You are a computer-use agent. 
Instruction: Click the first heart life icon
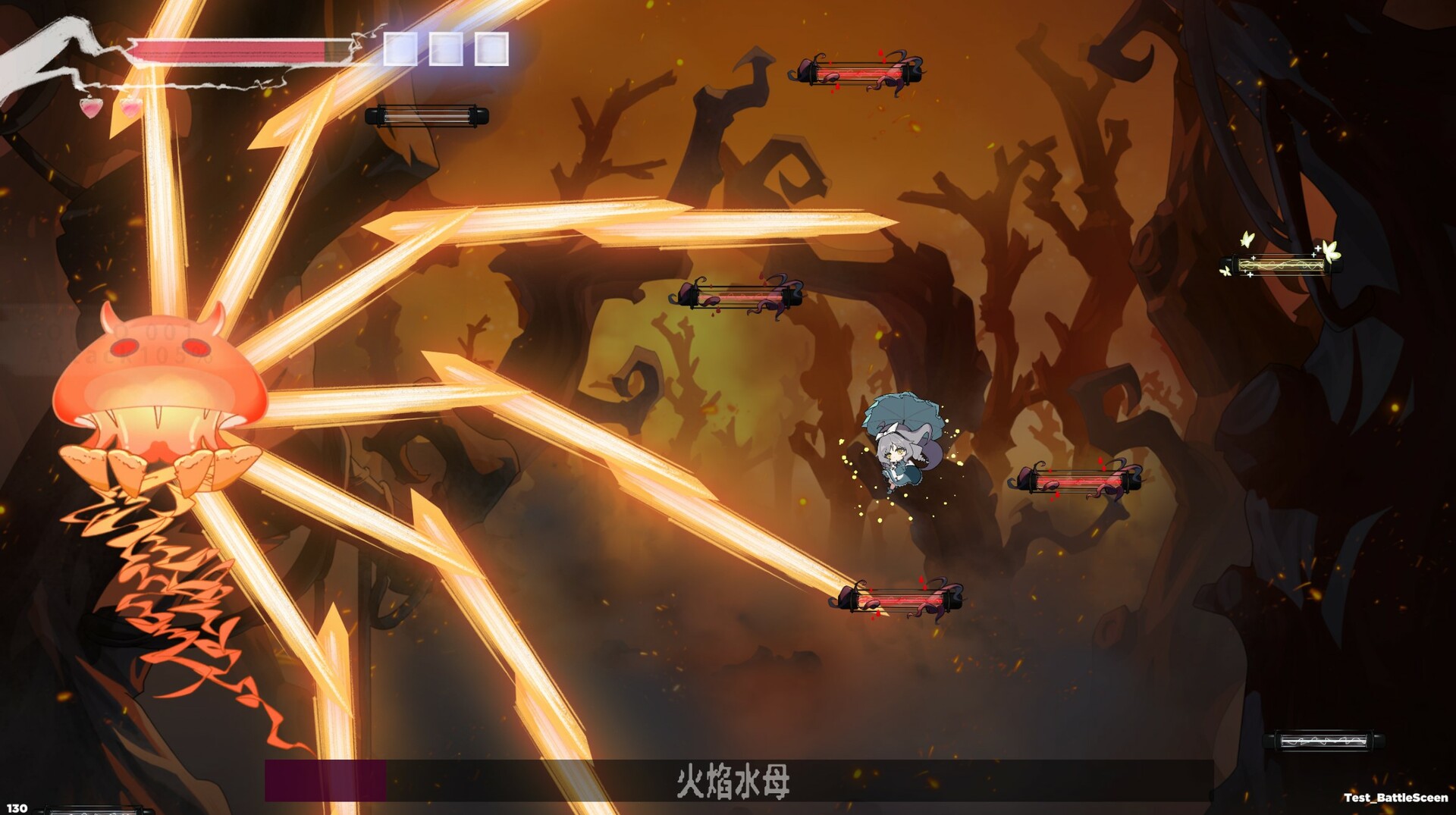[91, 106]
